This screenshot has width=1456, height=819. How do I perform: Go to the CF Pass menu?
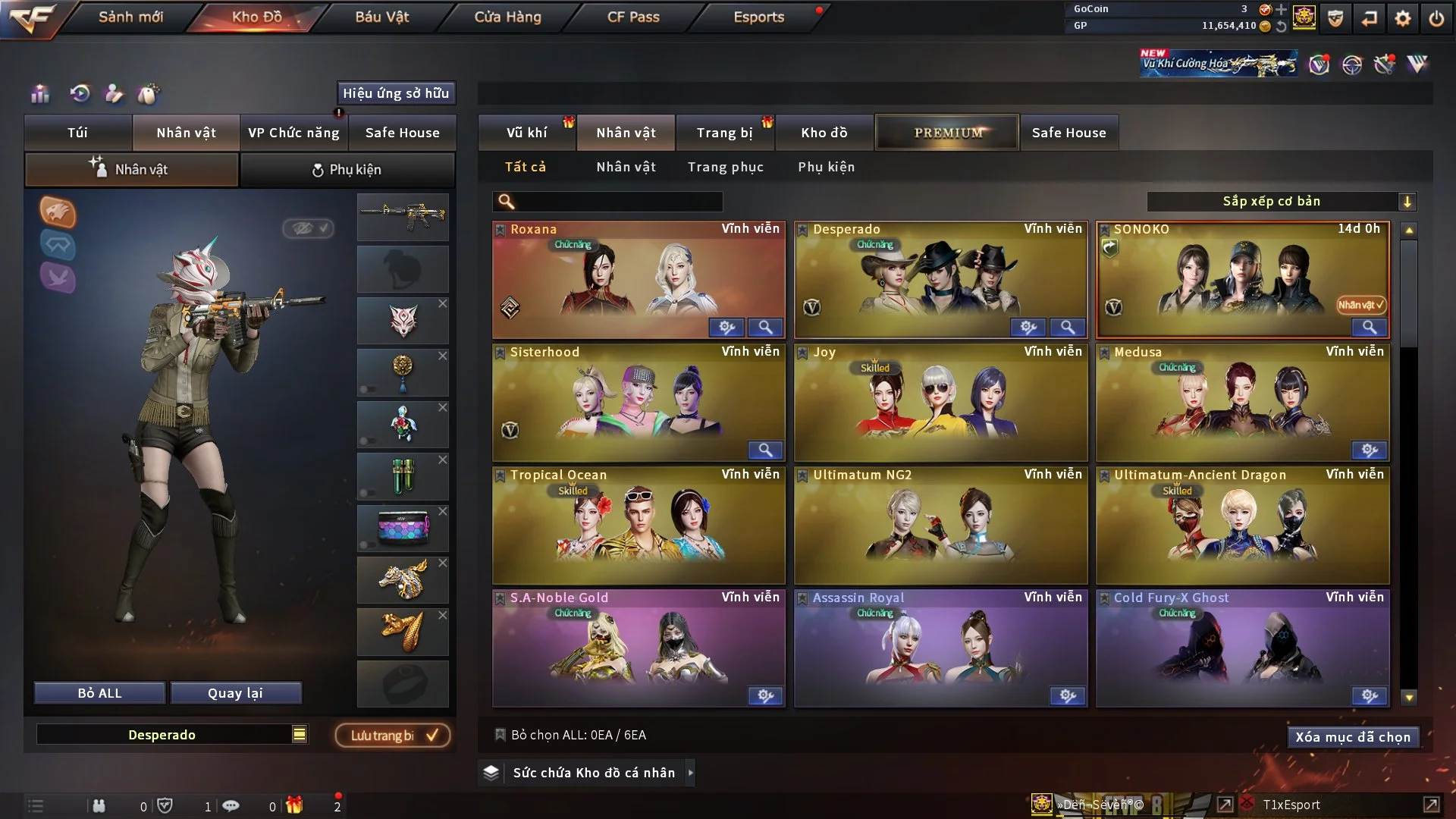coord(633,17)
